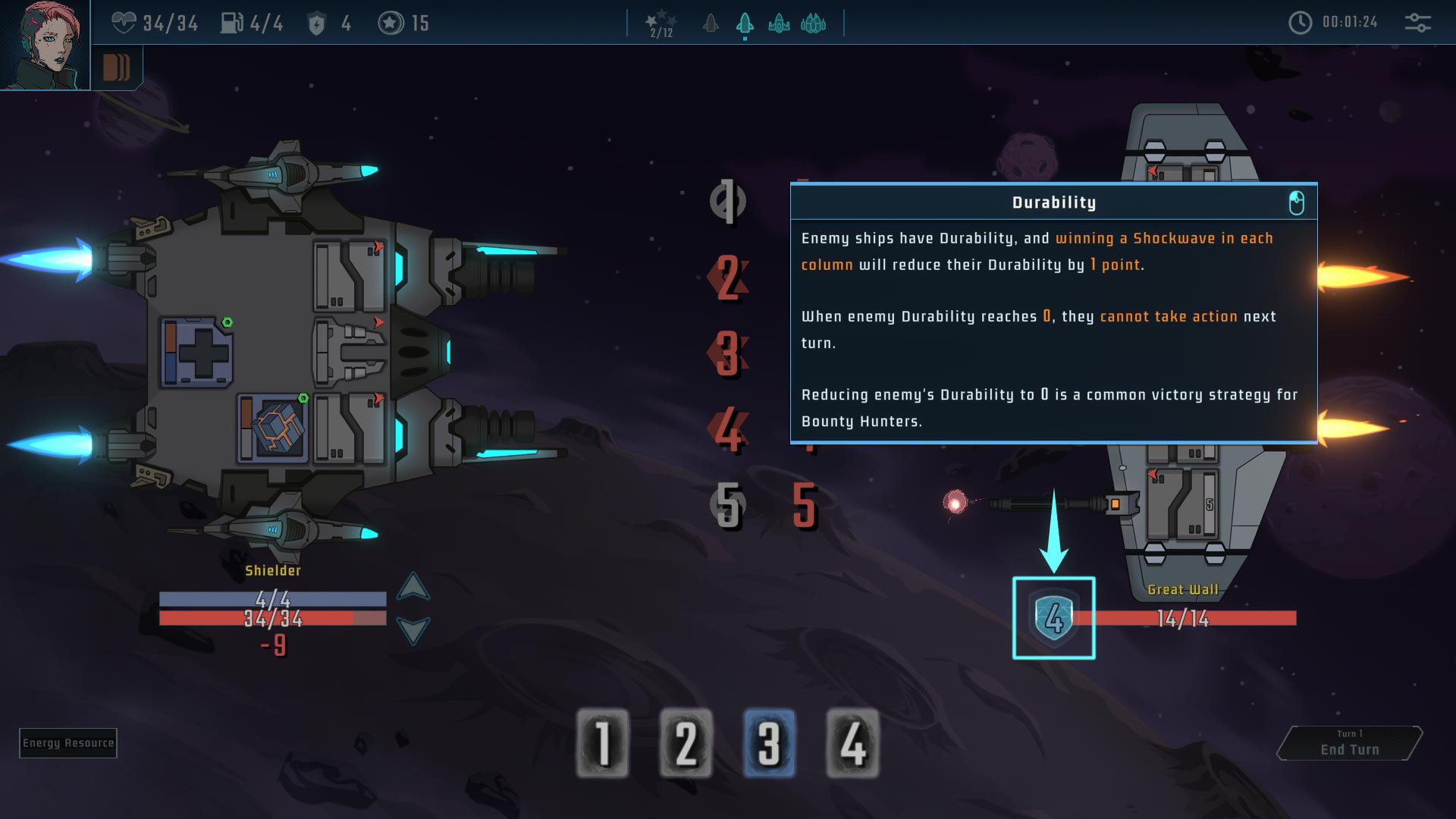Viewport: 1456px width, 819px height.
Task: Select energy card number 1
Action: click(603, 743)
